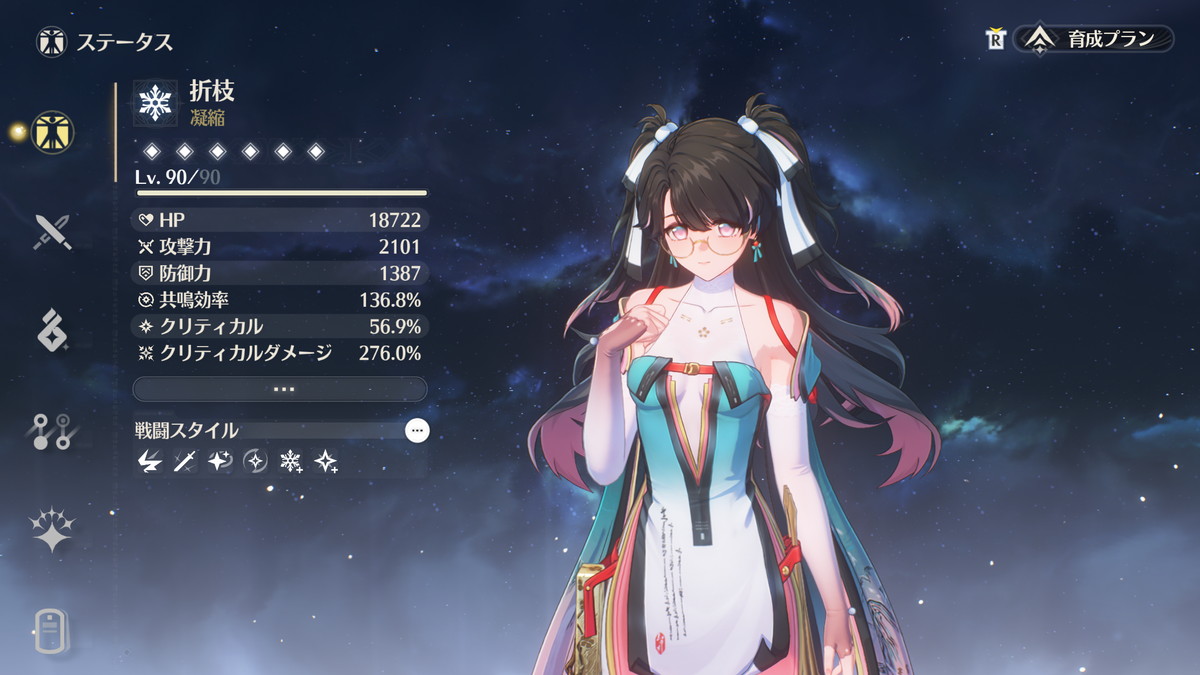The width and height of the screenshot is (1200, 675).
Task: Show the starburst resonance chain tab
Action: (x=51, y=530)
